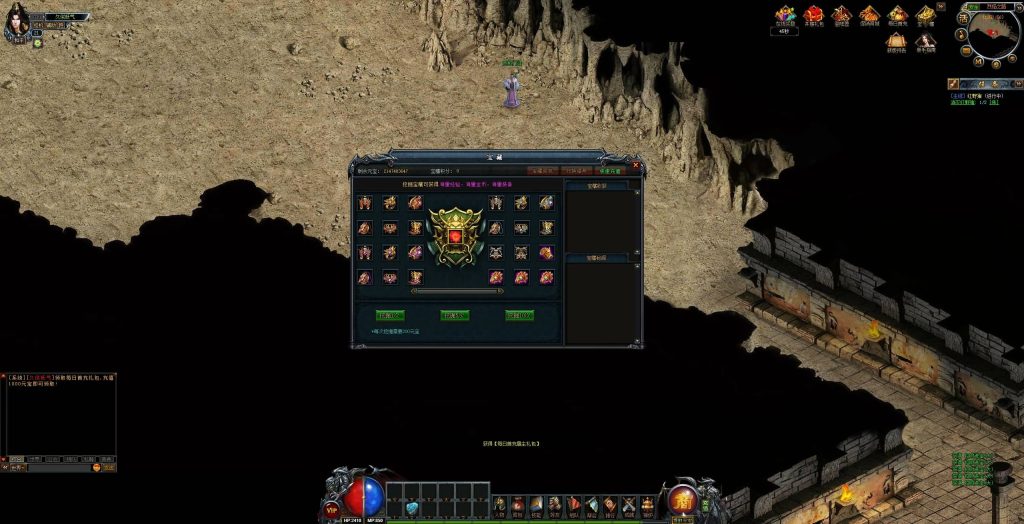Click the large round shop button at bottom right
The width and height of the screenshot is (1024, 524).
pos(683,498)
